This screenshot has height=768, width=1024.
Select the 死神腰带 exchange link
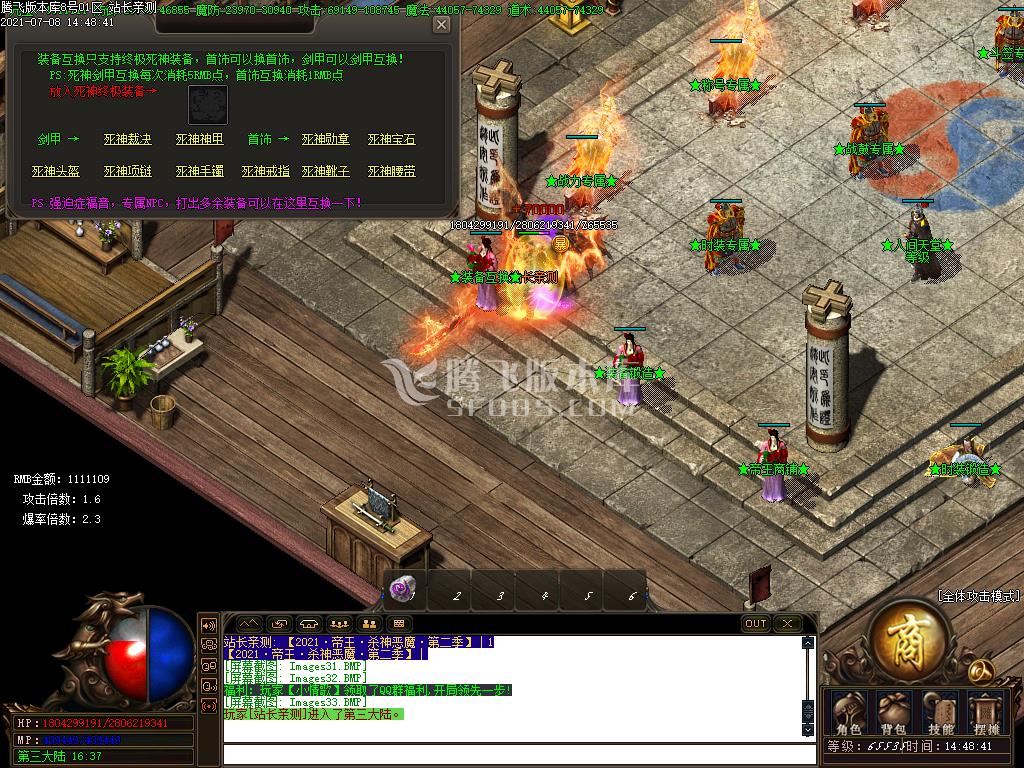[391, 172]
